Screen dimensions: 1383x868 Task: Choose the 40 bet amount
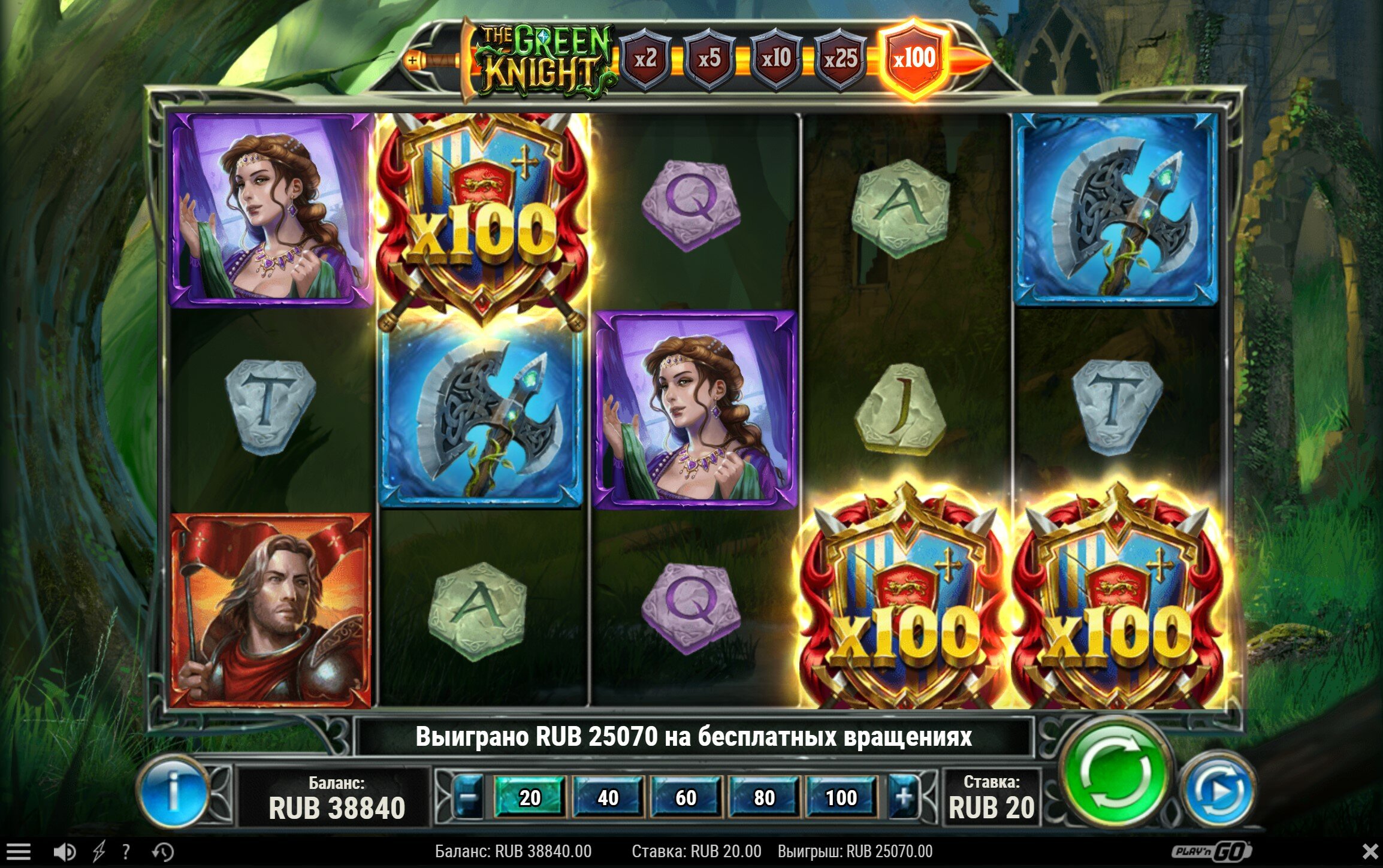tap(608, 797)
